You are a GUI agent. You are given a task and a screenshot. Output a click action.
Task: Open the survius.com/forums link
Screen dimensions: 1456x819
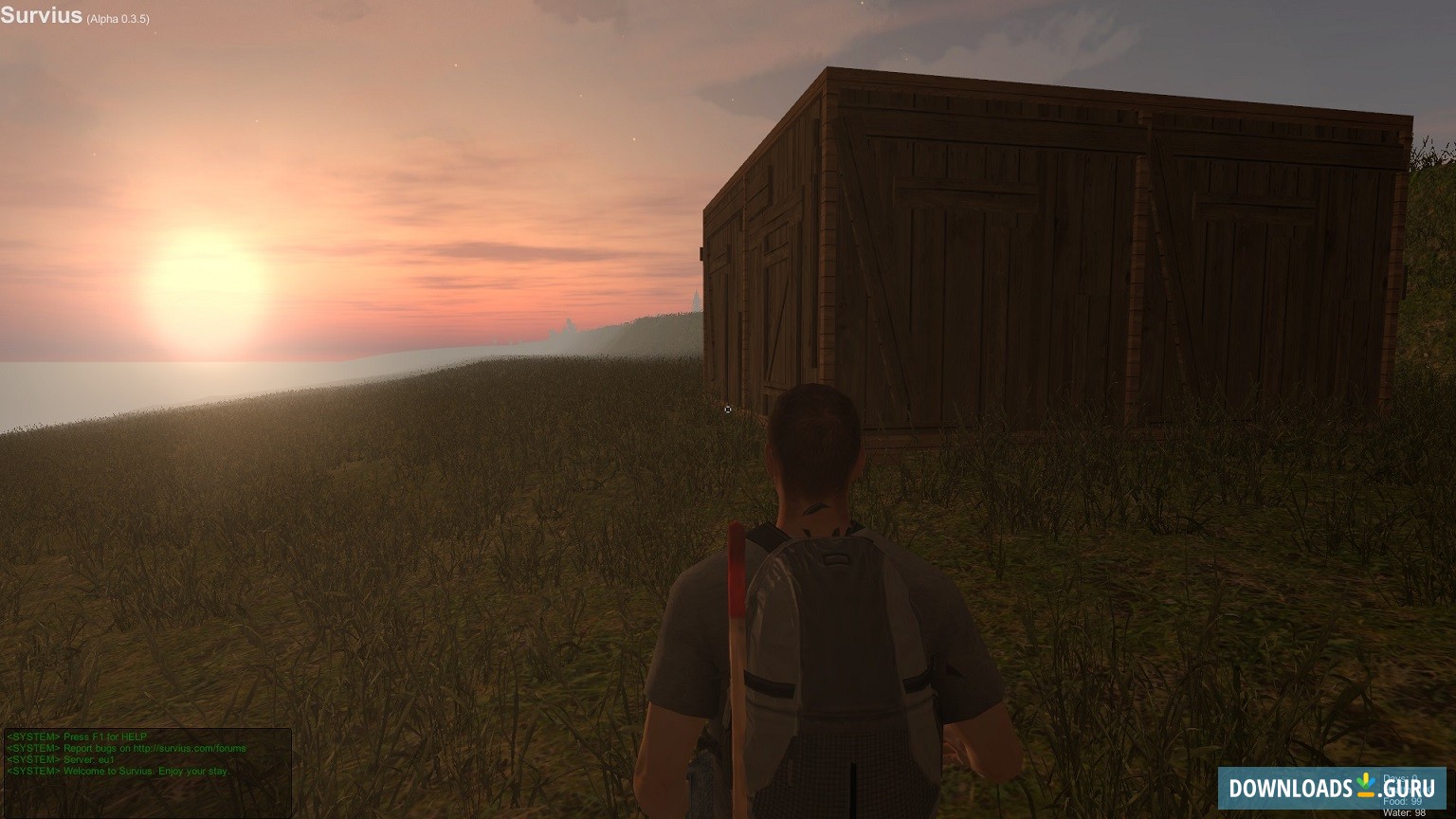[x=190, y=748]
